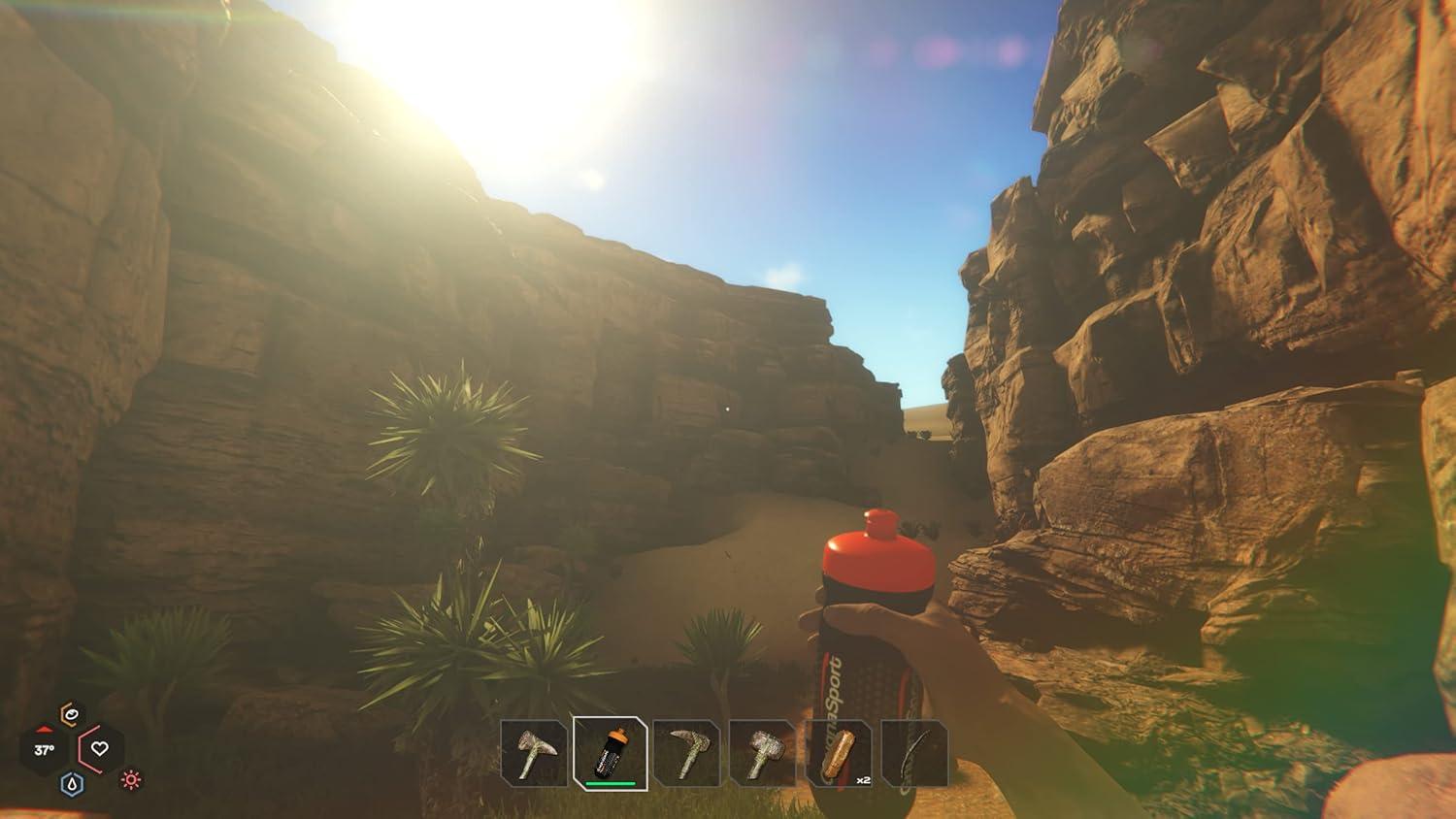
Task: Click the green durability bar under the bottle
Action: point(611,785)
